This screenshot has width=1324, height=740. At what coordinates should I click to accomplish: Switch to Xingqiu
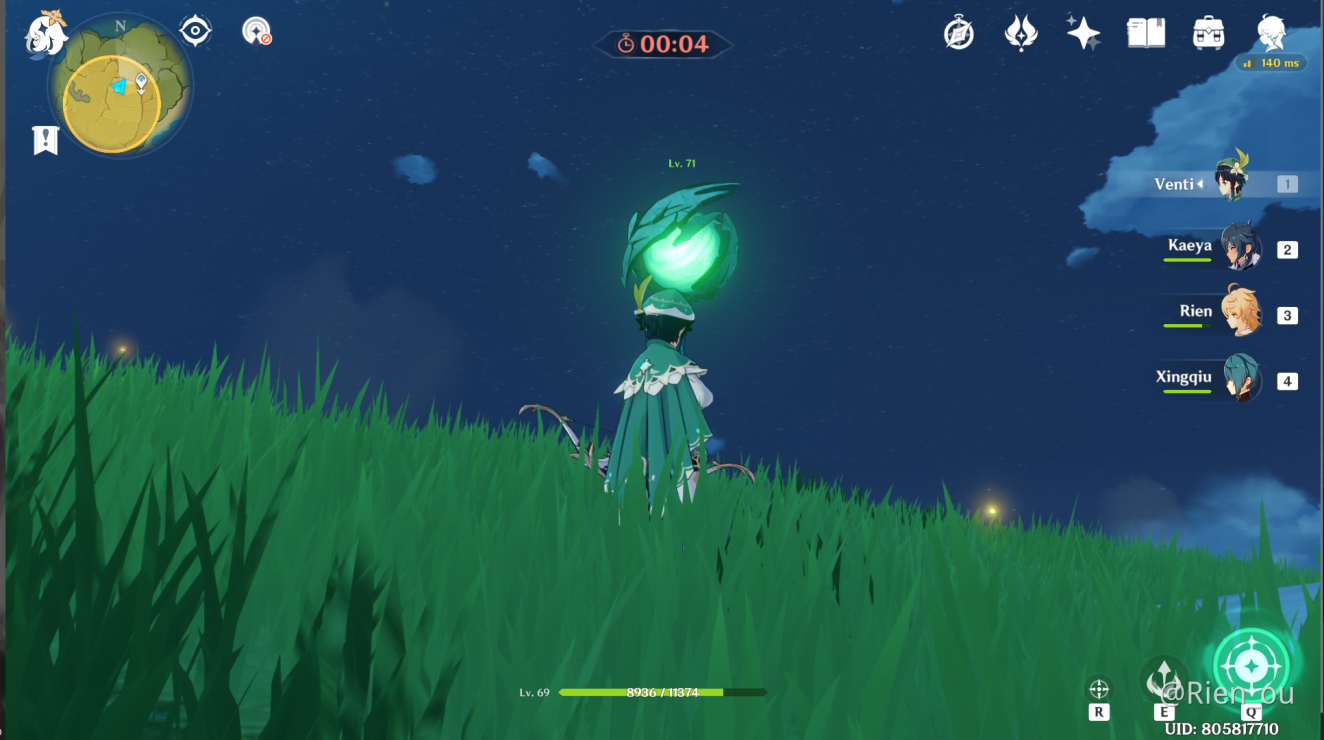point(1240,379)
